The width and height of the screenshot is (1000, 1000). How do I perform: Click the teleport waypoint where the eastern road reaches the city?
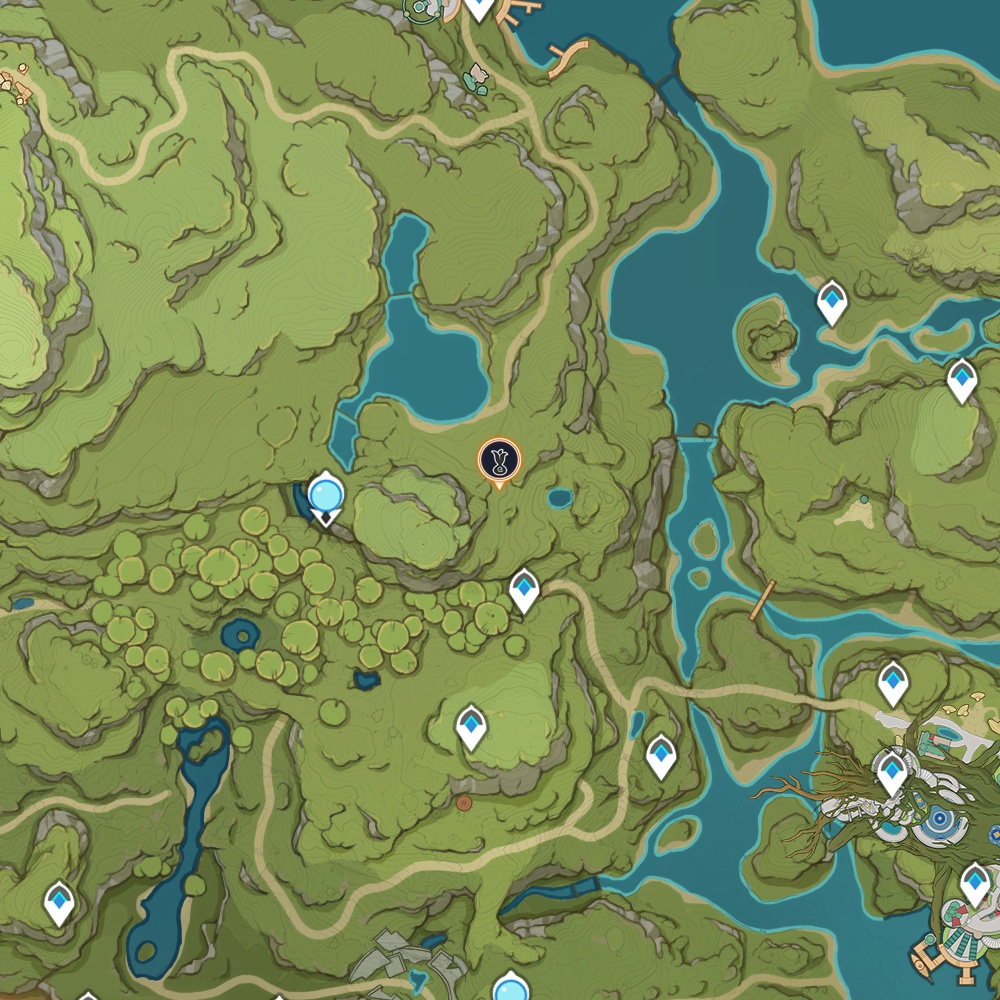(x=892, y=683)
